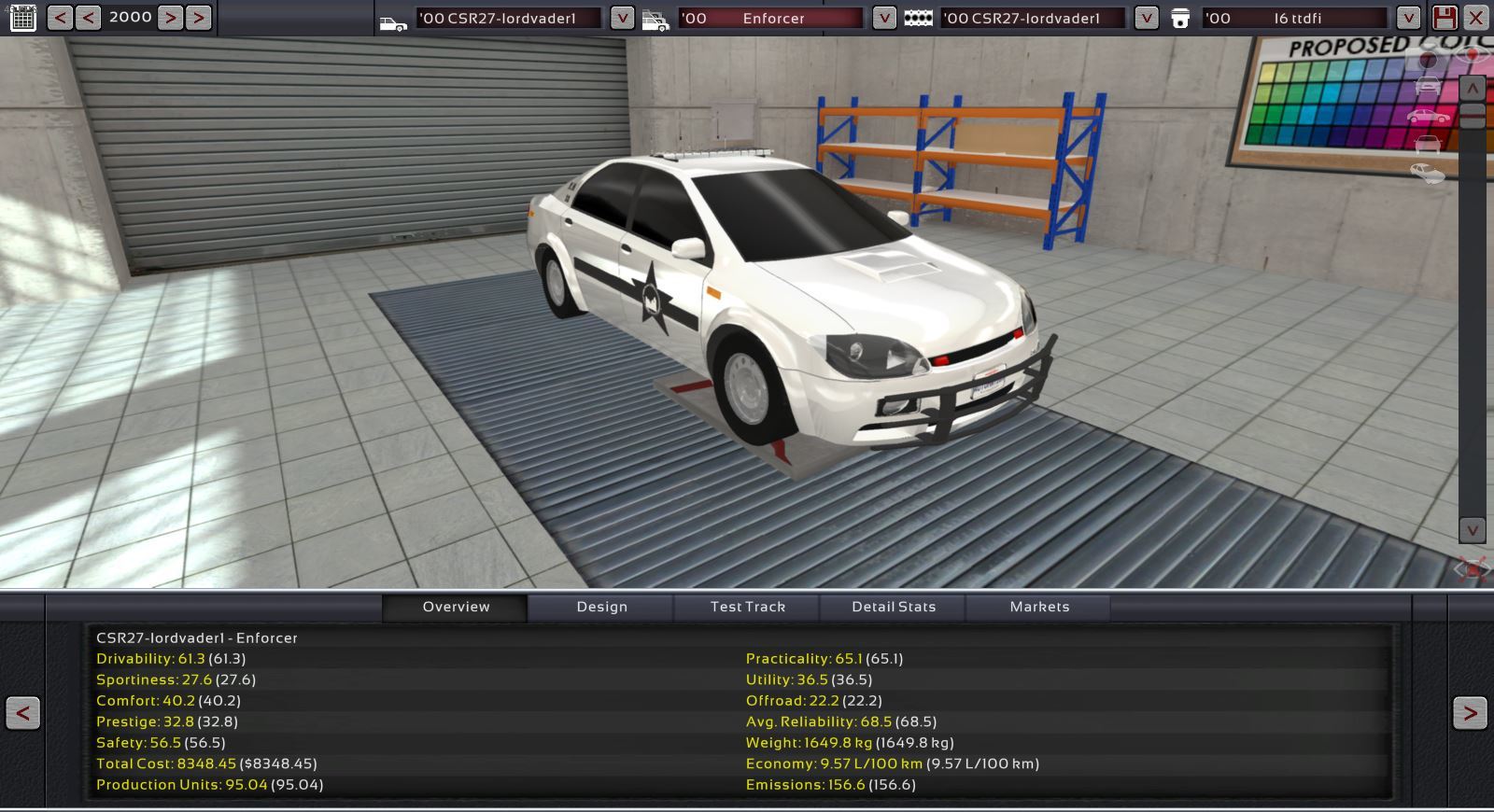Viewport: 1494px width, 812px height.
Task: Click the up arrow on the camera slider
Action: 1472,89
